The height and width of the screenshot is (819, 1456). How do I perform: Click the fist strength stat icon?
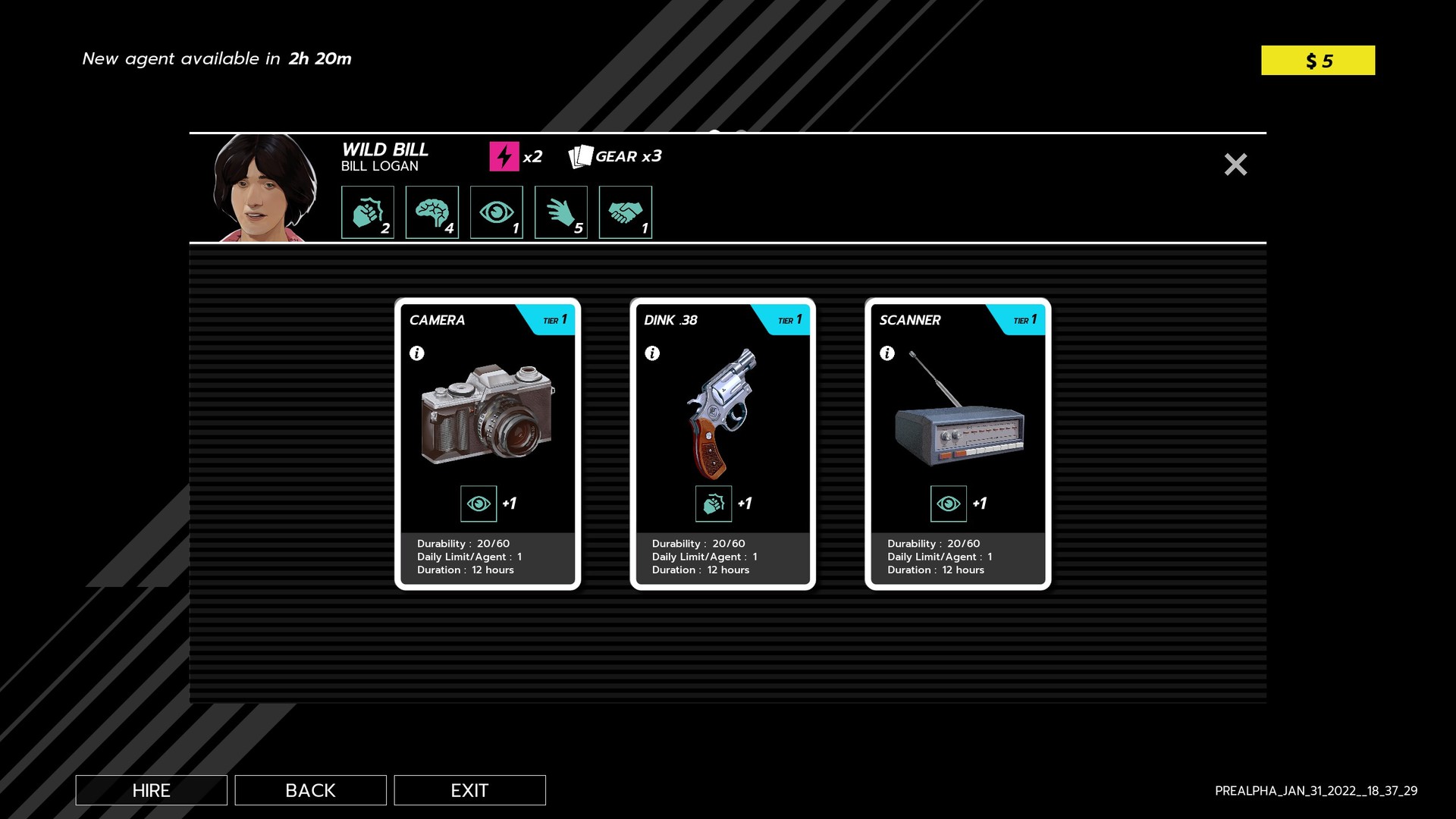point(368,212)
